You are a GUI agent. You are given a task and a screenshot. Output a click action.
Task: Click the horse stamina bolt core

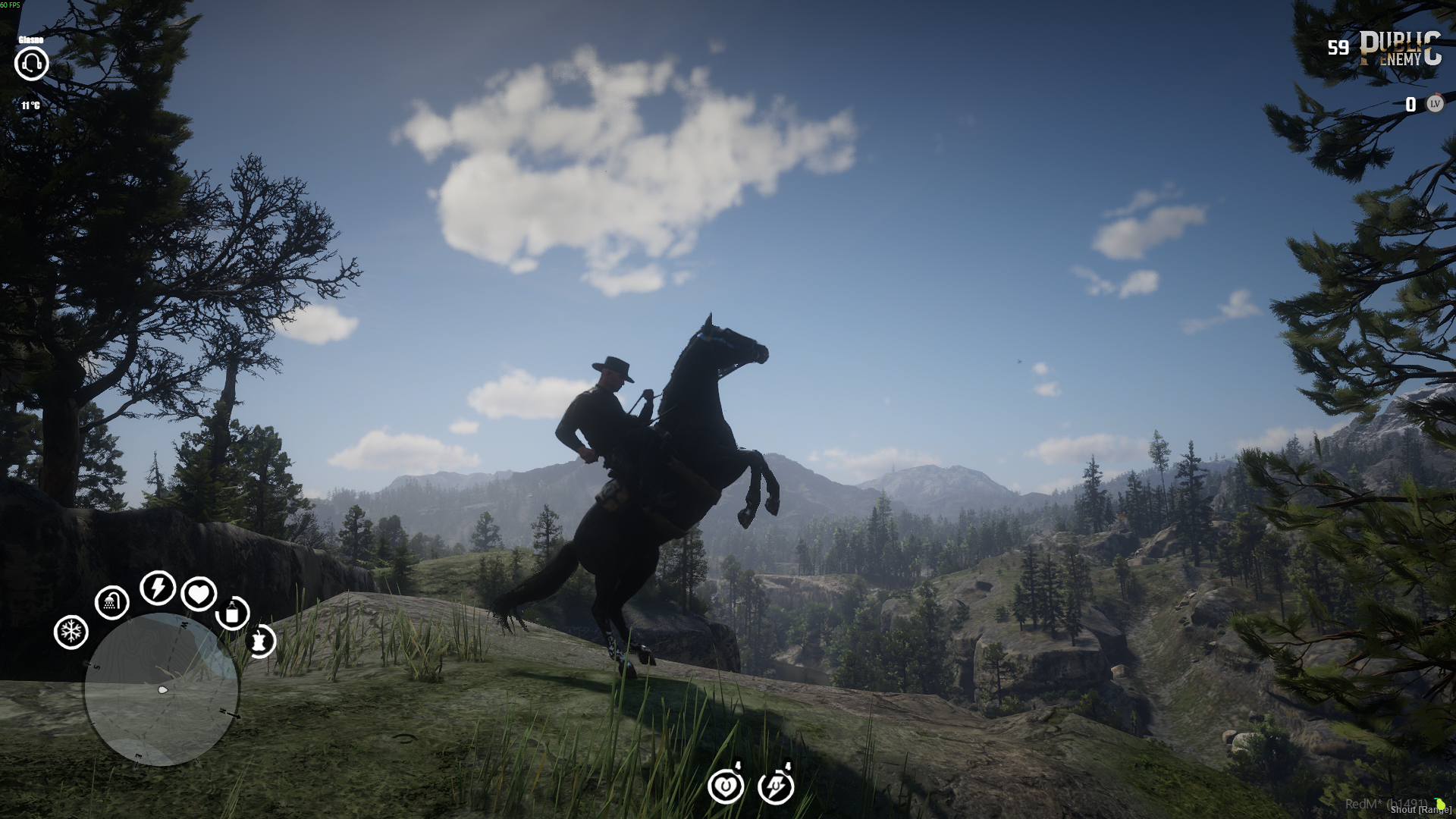tap(776, 786)
